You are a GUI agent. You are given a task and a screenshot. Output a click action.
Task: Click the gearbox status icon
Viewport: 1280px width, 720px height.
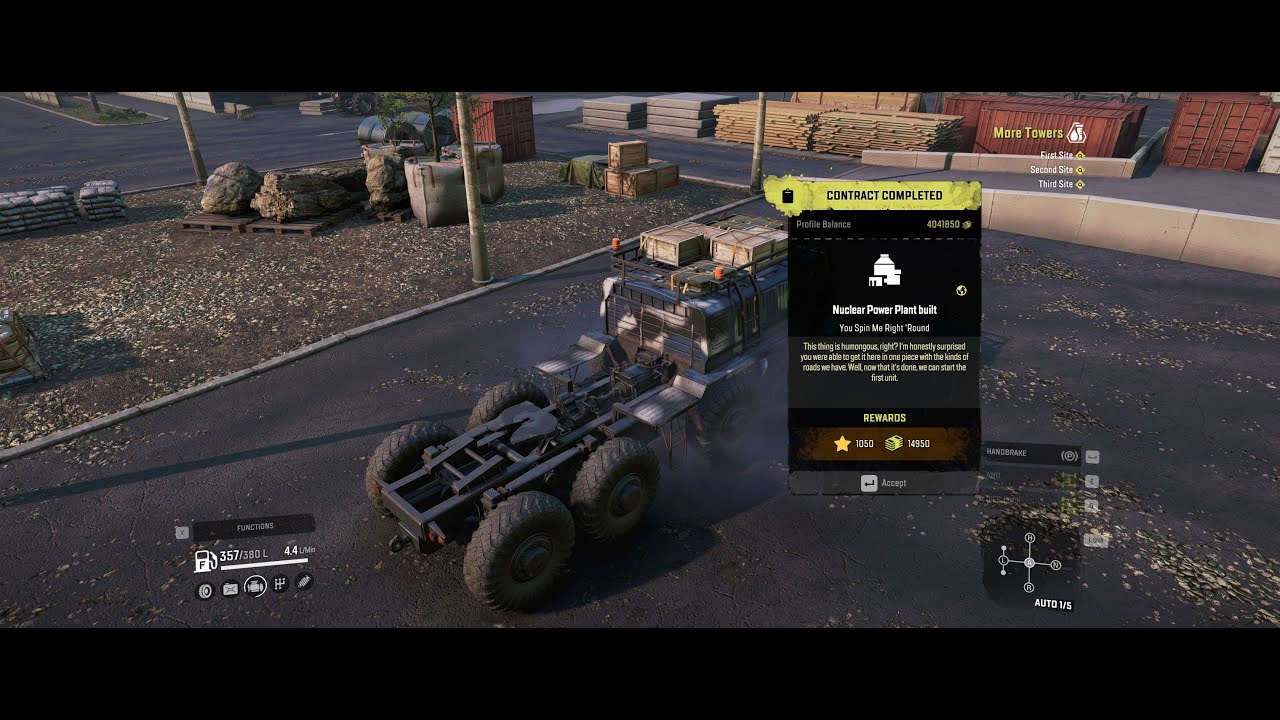pyautogui.click(x=280, y=584)
